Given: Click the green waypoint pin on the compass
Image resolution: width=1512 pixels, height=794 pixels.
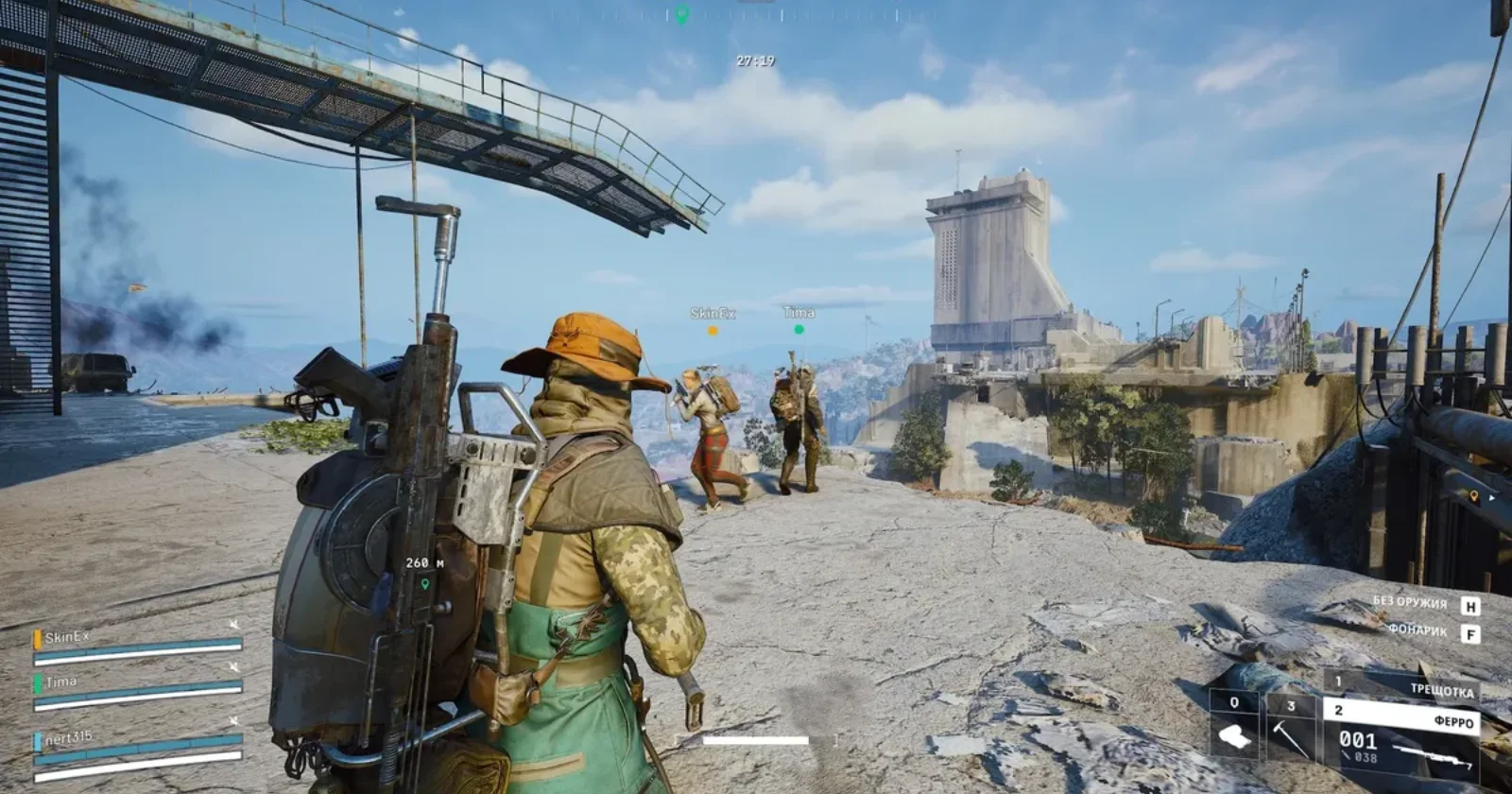Looking at the screenshot, I should pyautogui.click(x=681, y=14).
